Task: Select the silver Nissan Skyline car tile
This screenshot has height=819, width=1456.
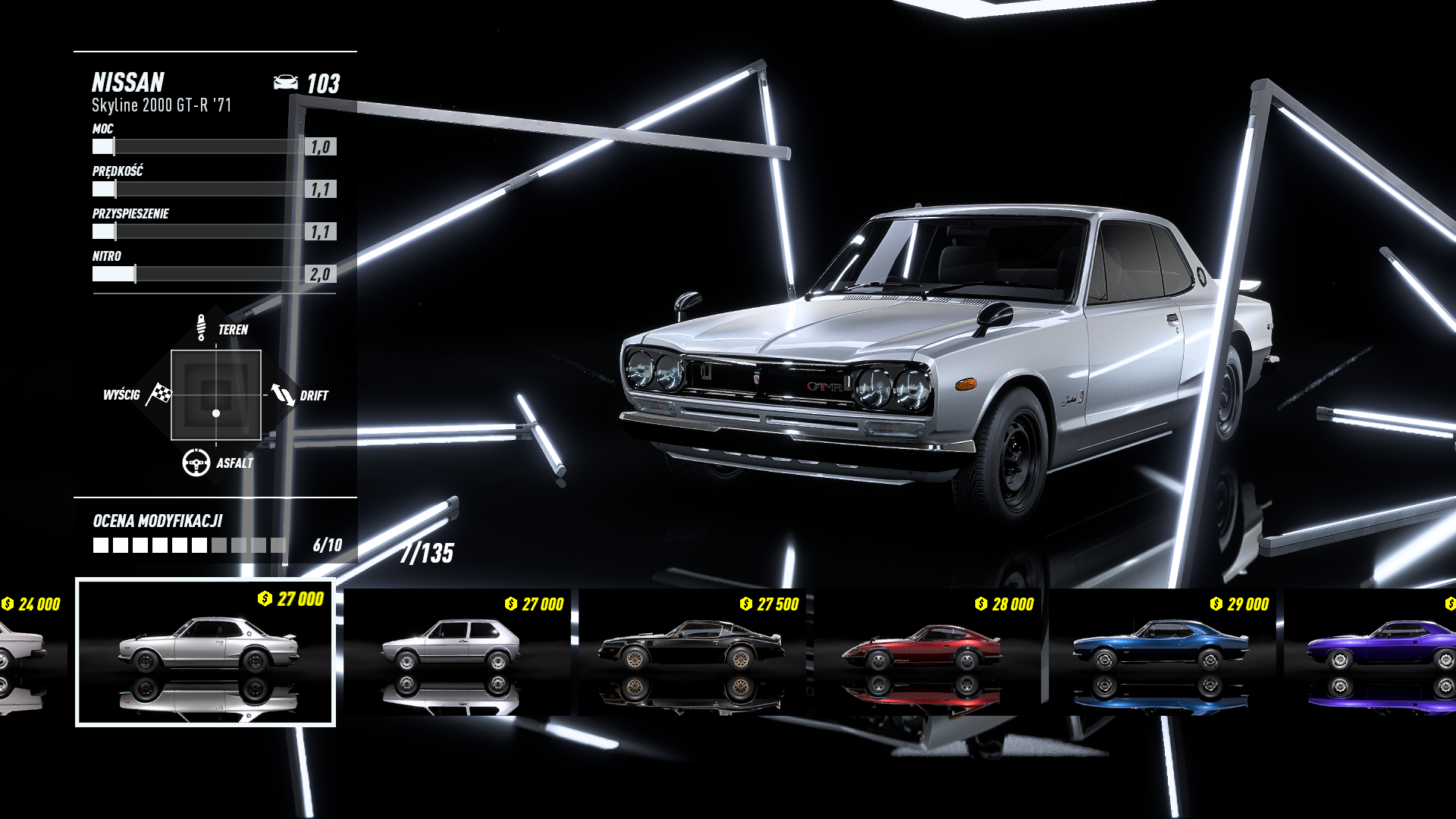Action: pyautogui.click(x=206, y=652)
